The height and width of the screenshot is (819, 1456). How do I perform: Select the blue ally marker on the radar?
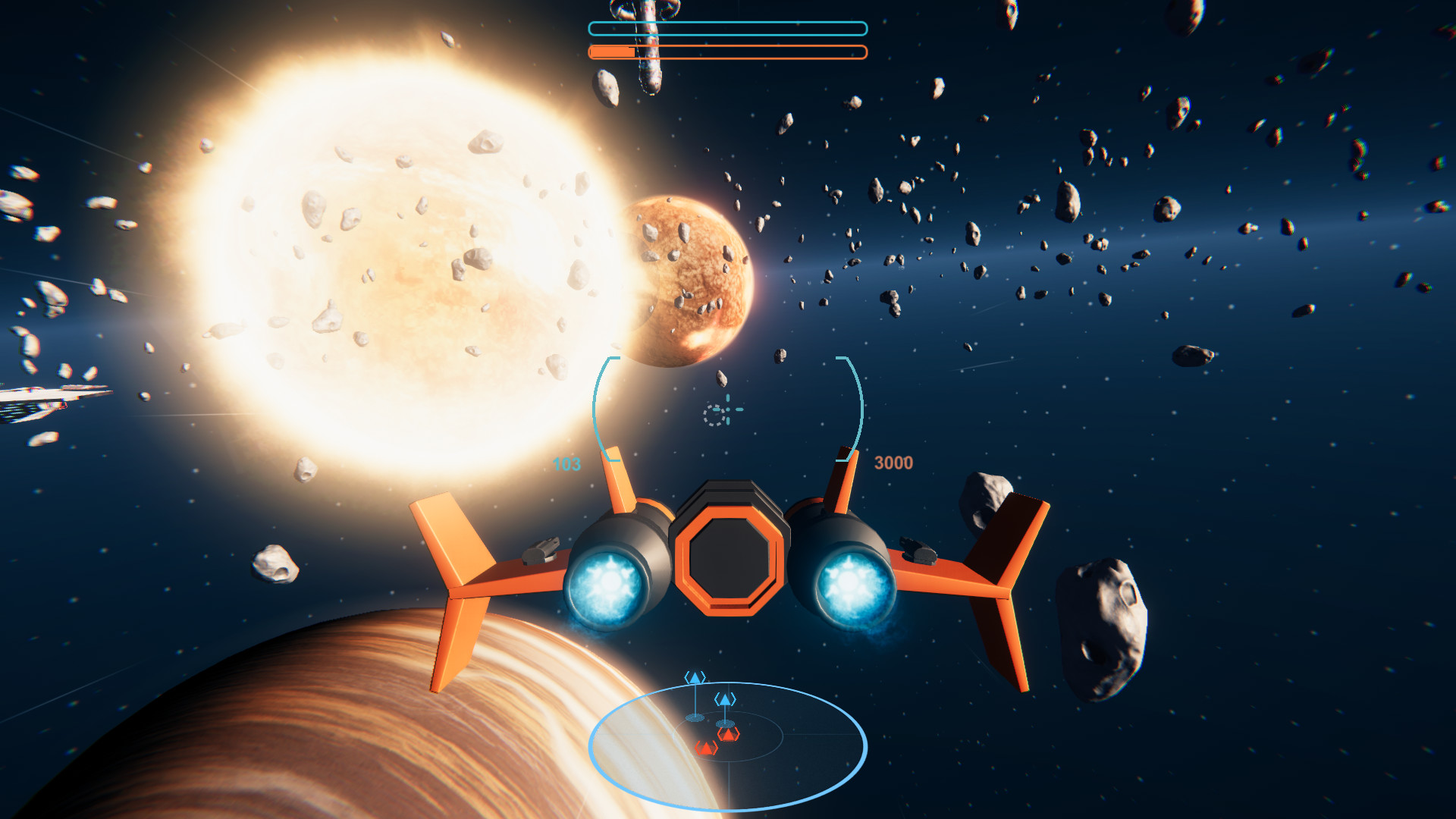click(x=695, y=676)
